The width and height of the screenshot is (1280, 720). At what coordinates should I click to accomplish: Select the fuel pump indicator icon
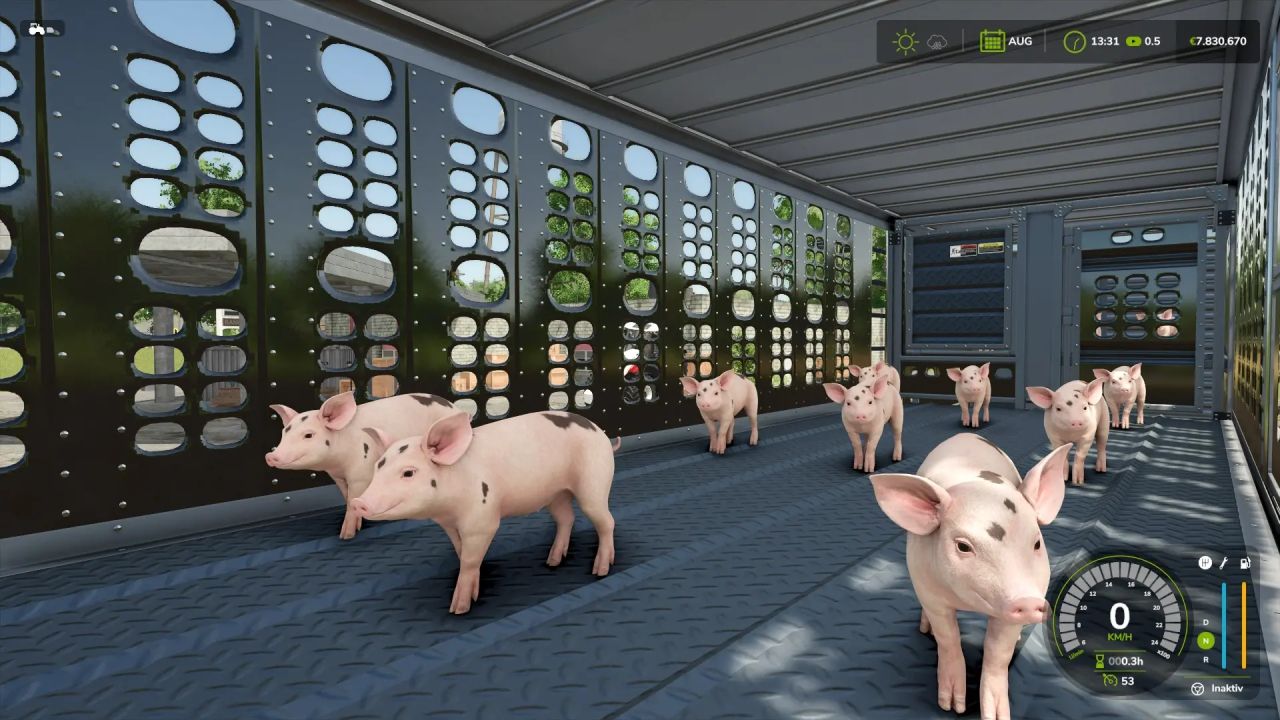(x=1244, y=564)
